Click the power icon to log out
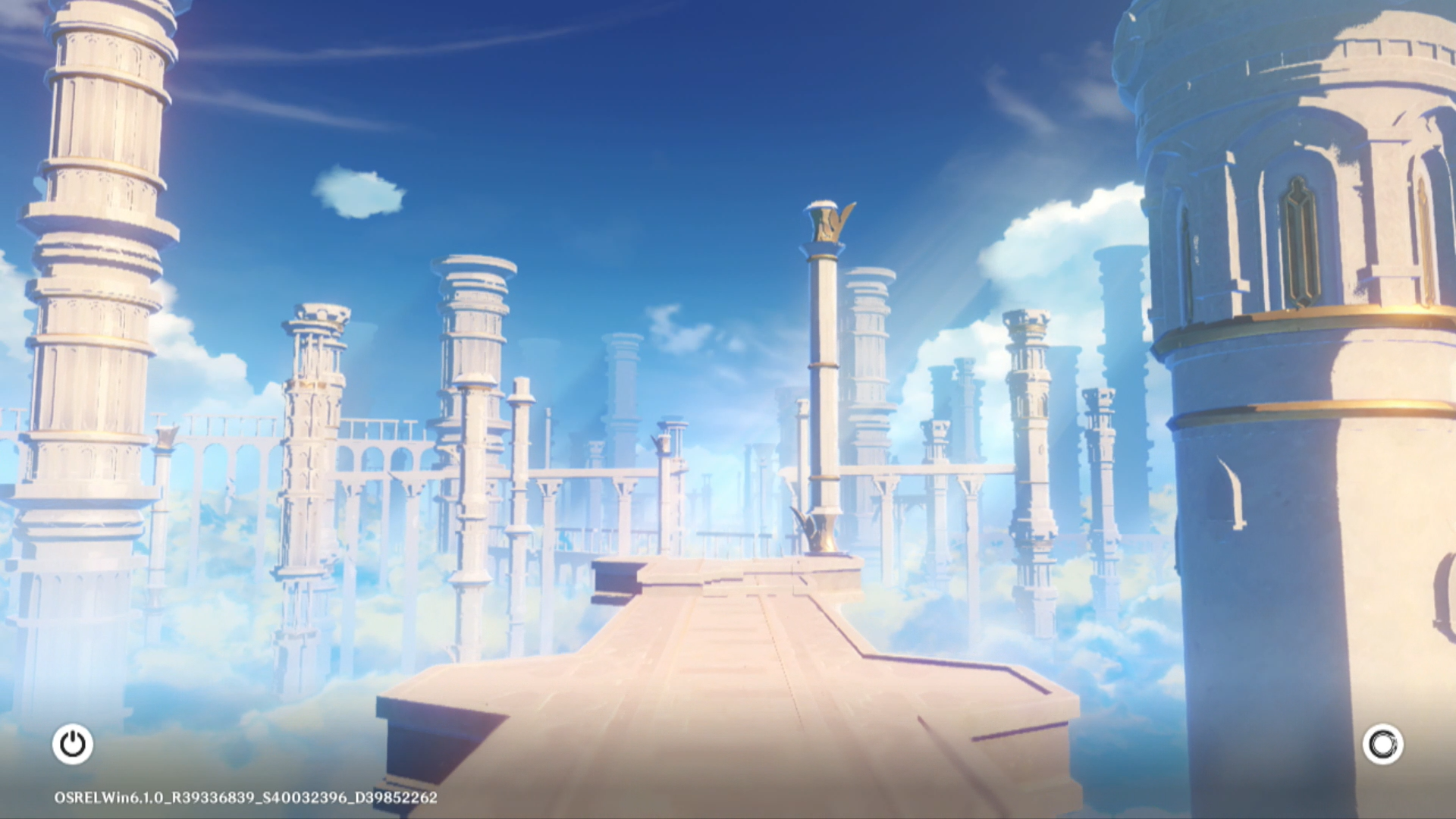This screenshot has height=819, width=1456. point(73,744)
